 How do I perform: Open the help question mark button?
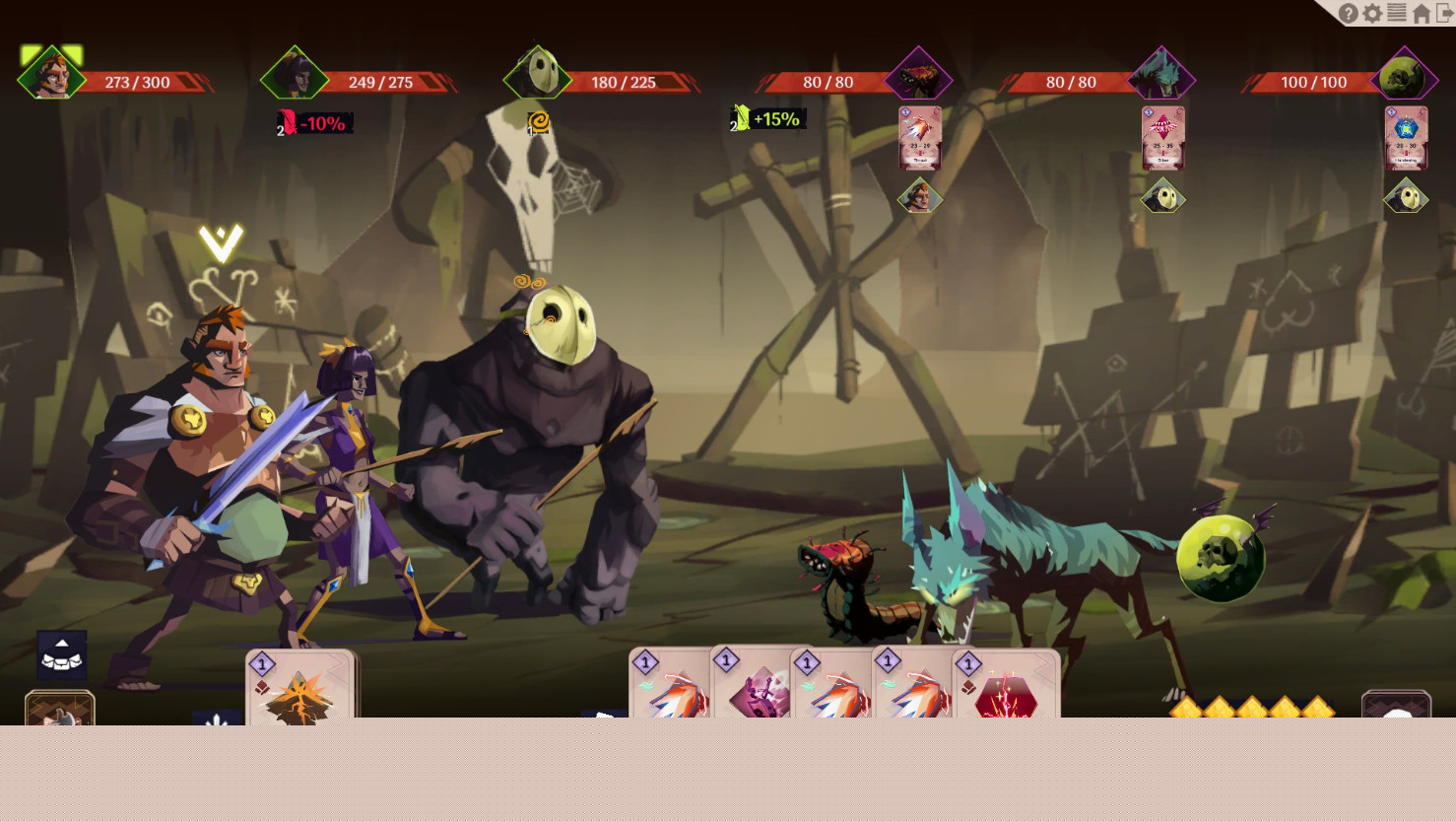[1348, 14]
